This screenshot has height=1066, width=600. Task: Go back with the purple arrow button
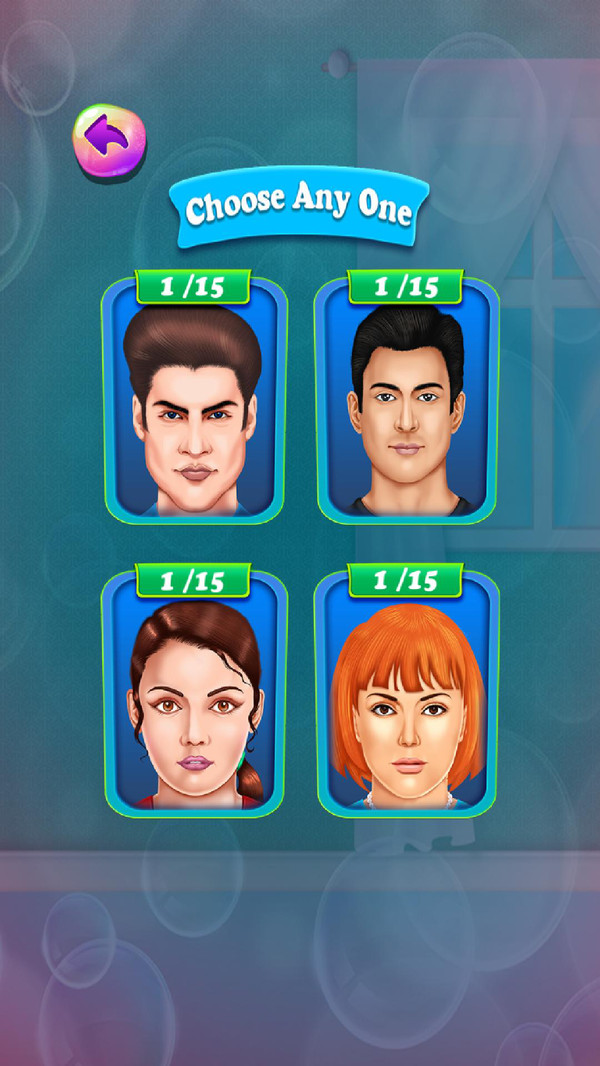tap(109, 138)
